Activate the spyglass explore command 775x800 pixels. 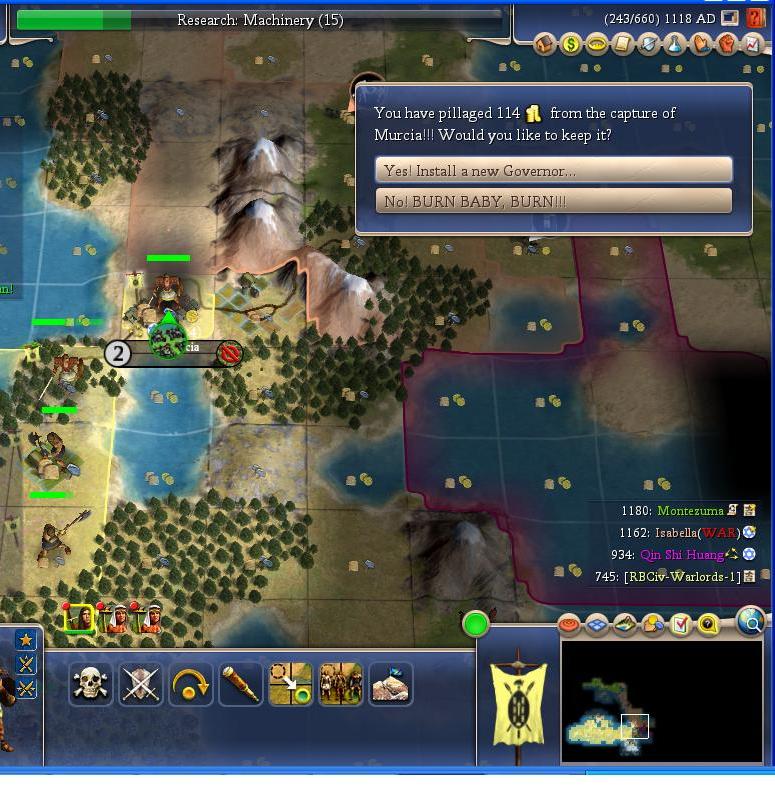pos(240,685)
